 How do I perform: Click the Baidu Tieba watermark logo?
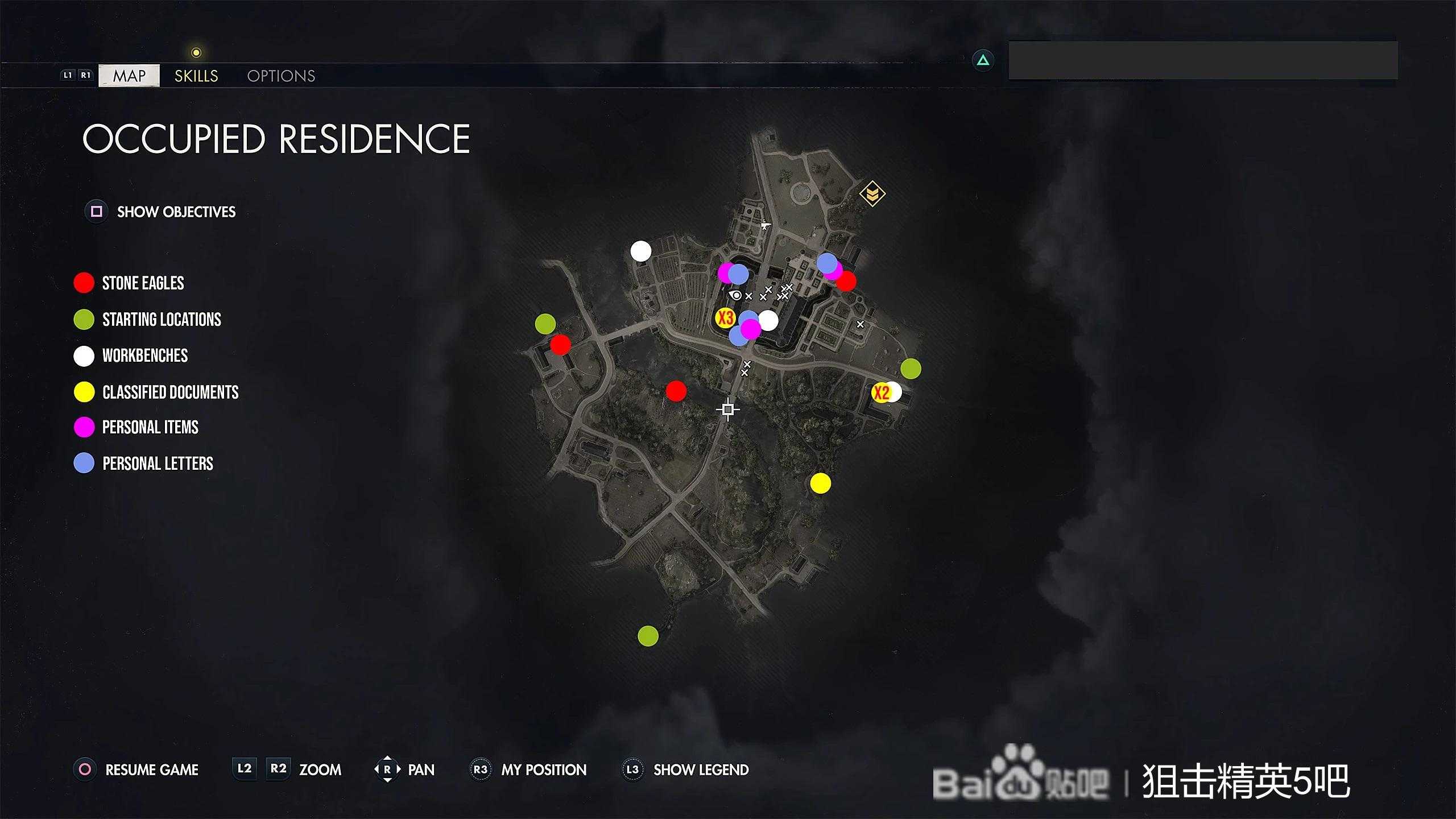(x=1021, y=780)
